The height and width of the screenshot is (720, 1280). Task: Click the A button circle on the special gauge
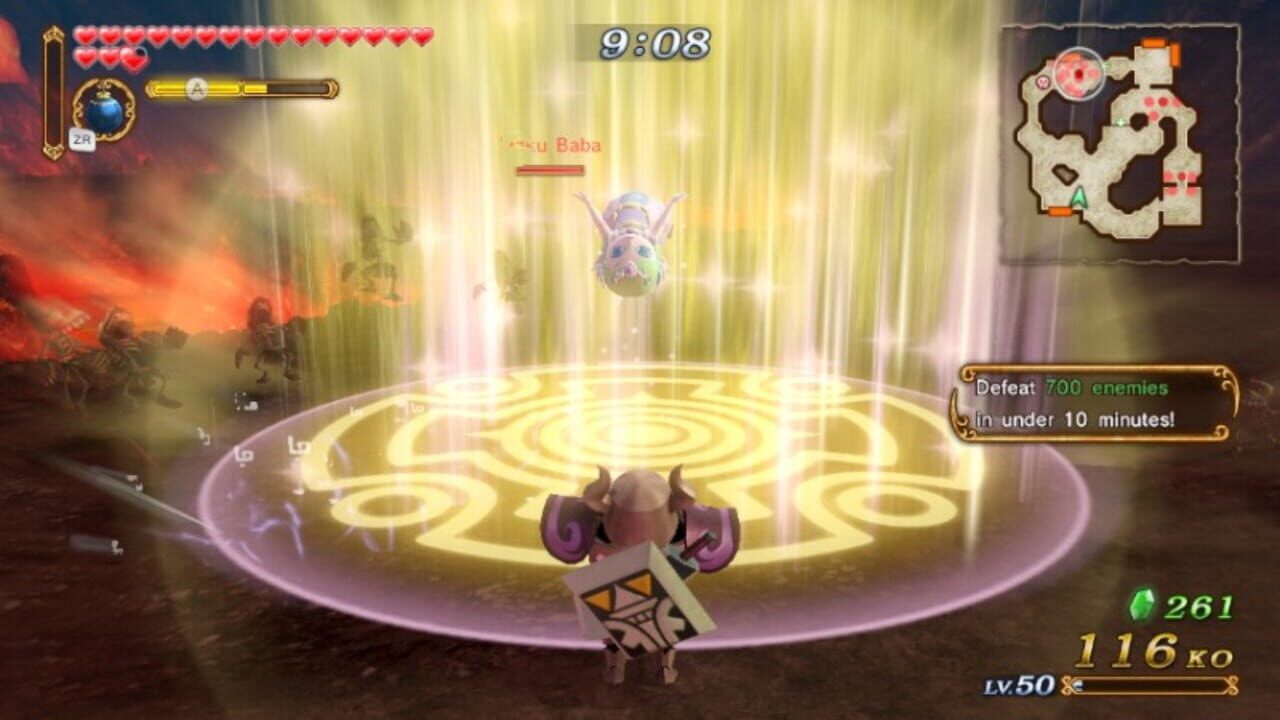[x=196, y=86]
